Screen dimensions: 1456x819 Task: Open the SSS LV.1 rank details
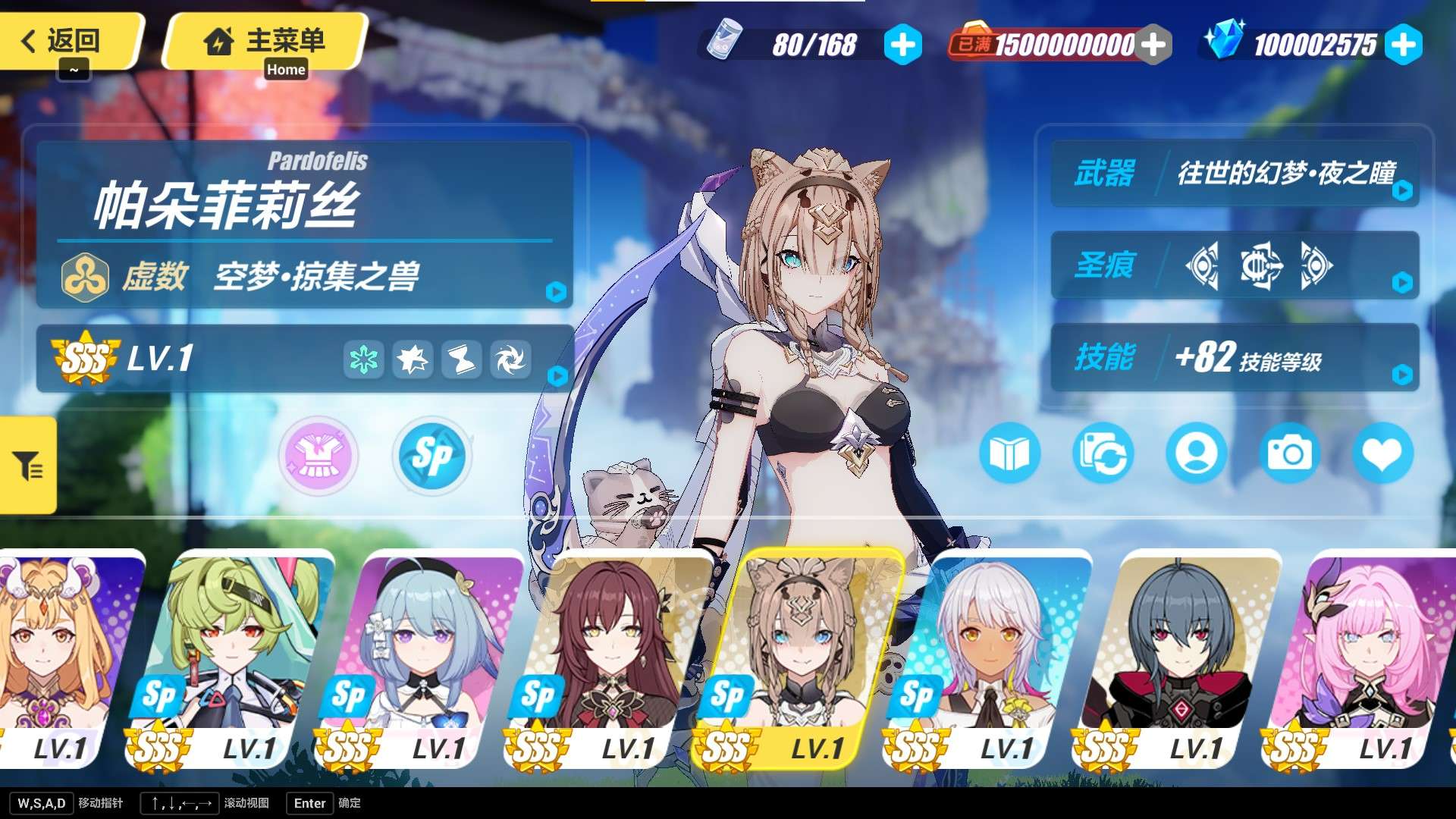tap(303, 359)
